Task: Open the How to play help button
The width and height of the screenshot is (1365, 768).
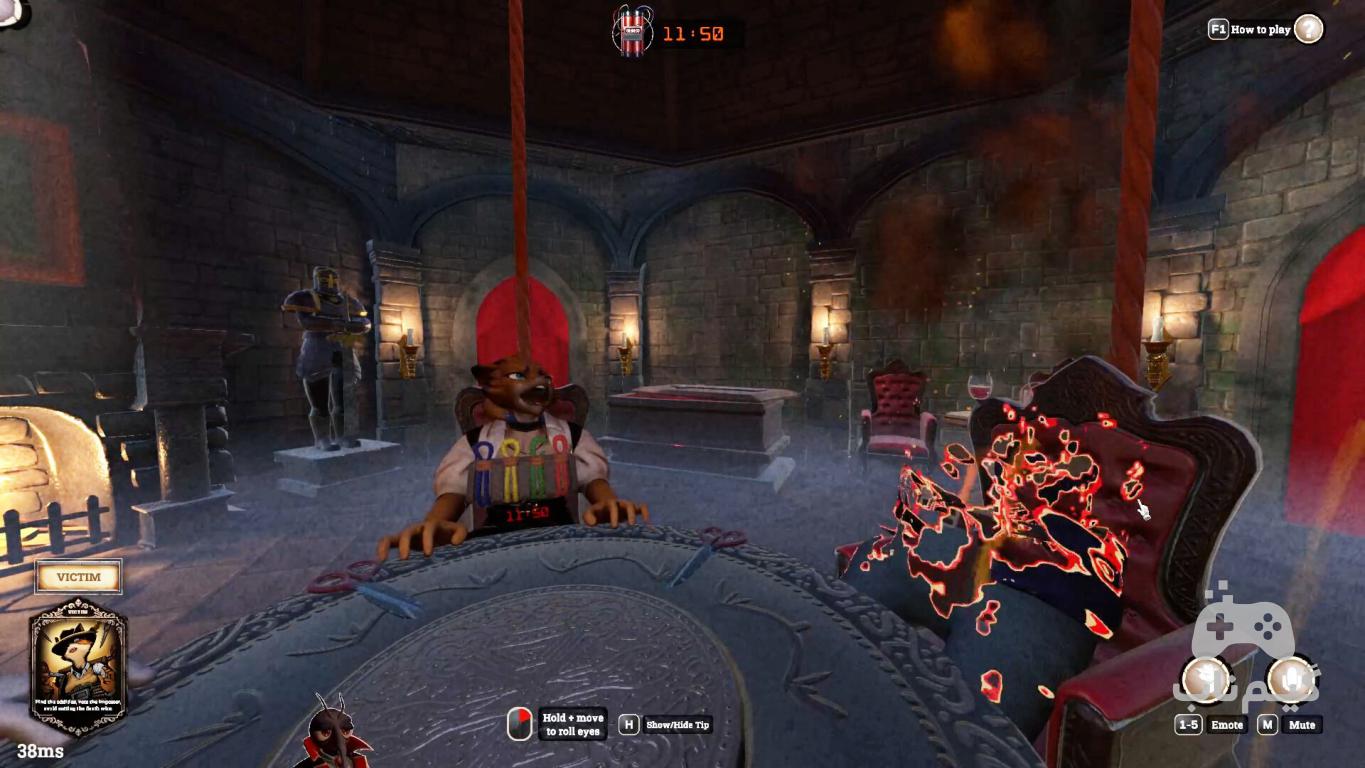Action: coord(1308,29)
